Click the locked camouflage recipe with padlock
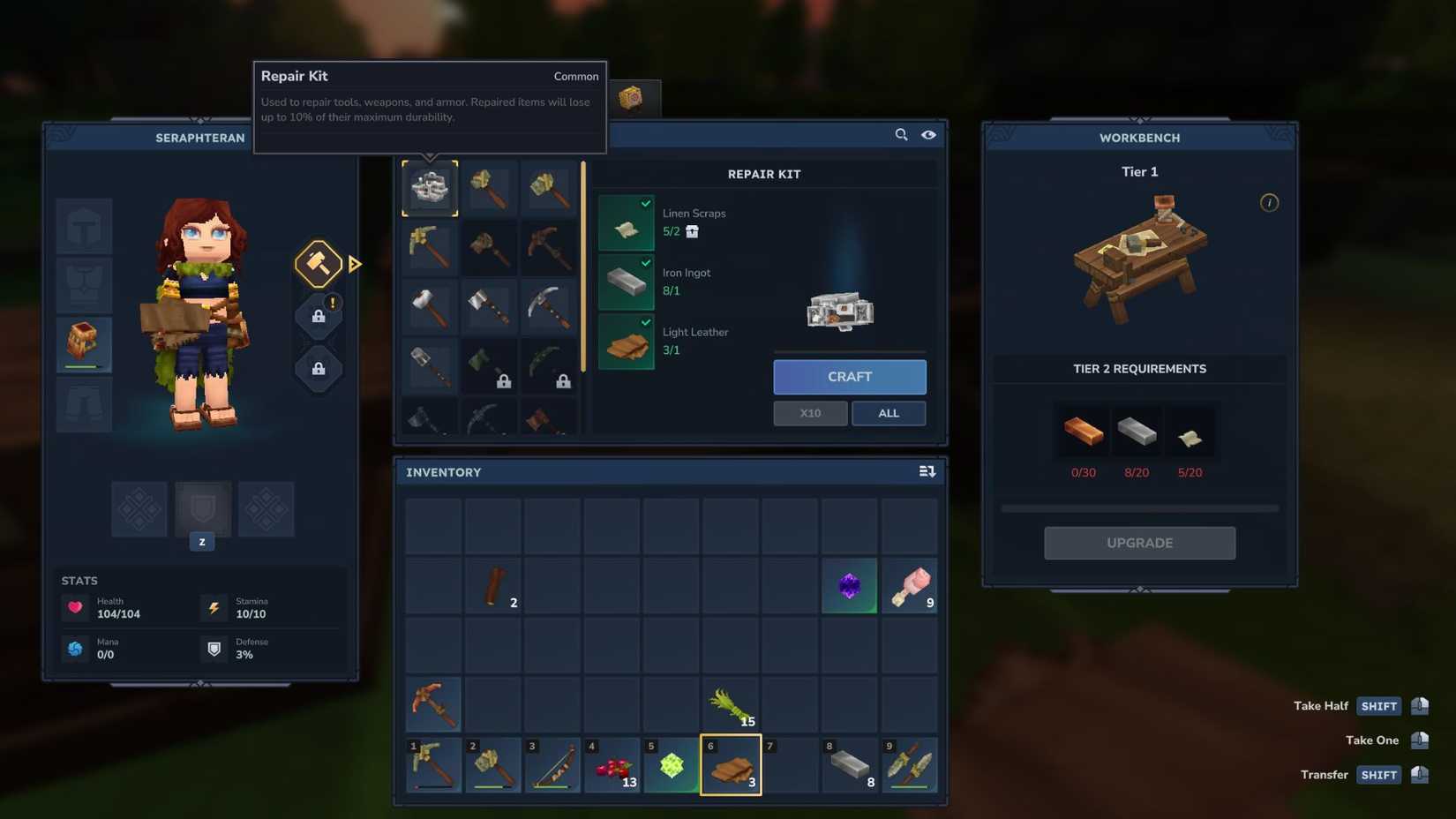The height and width of the screenshot is (819, 1456). [x=490, y=365]
